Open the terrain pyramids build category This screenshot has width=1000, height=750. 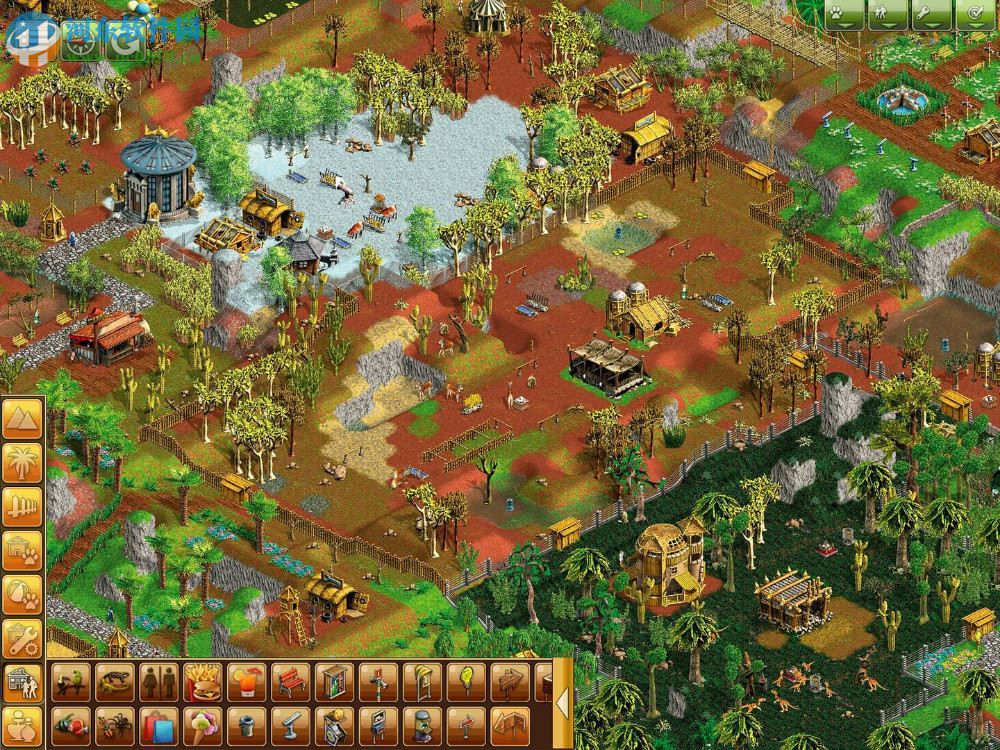coord(22,419)
